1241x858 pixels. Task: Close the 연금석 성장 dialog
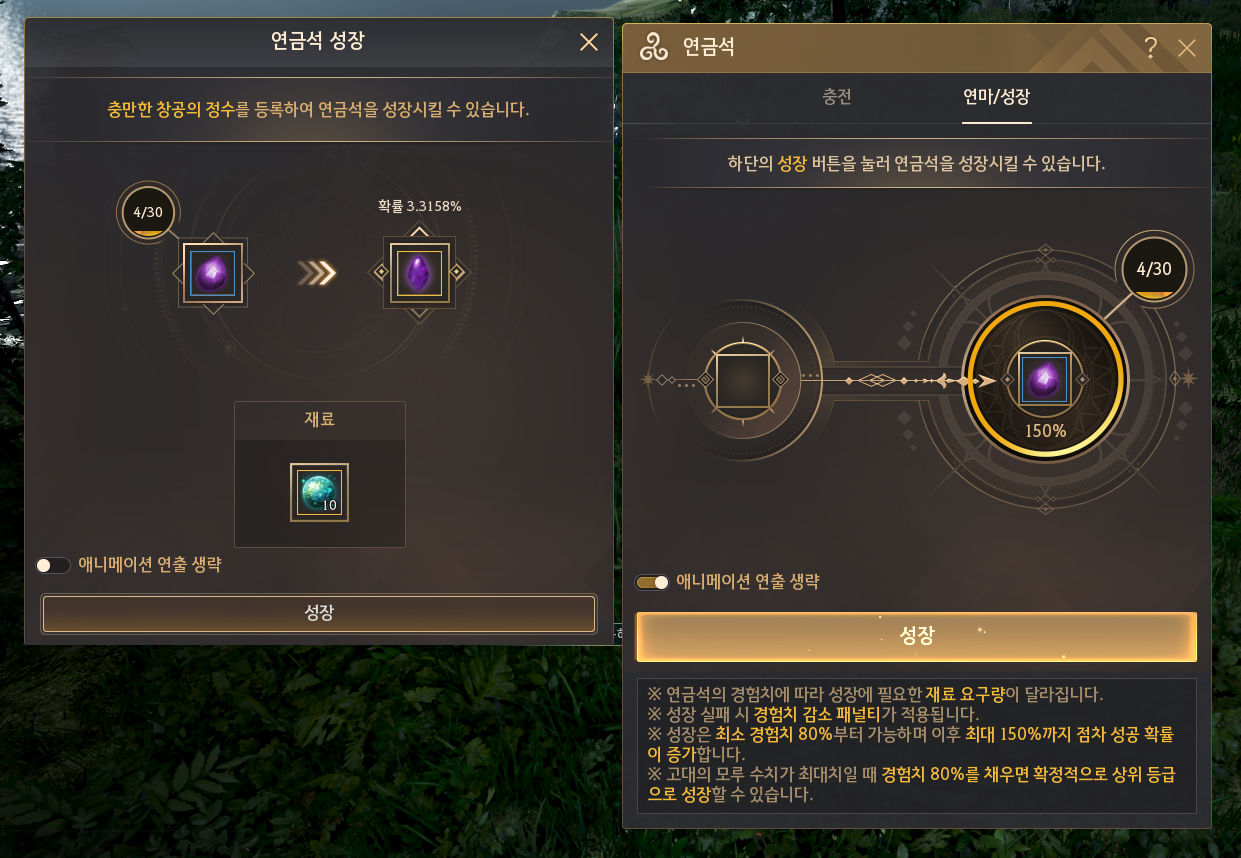click(x=589, y=42)
